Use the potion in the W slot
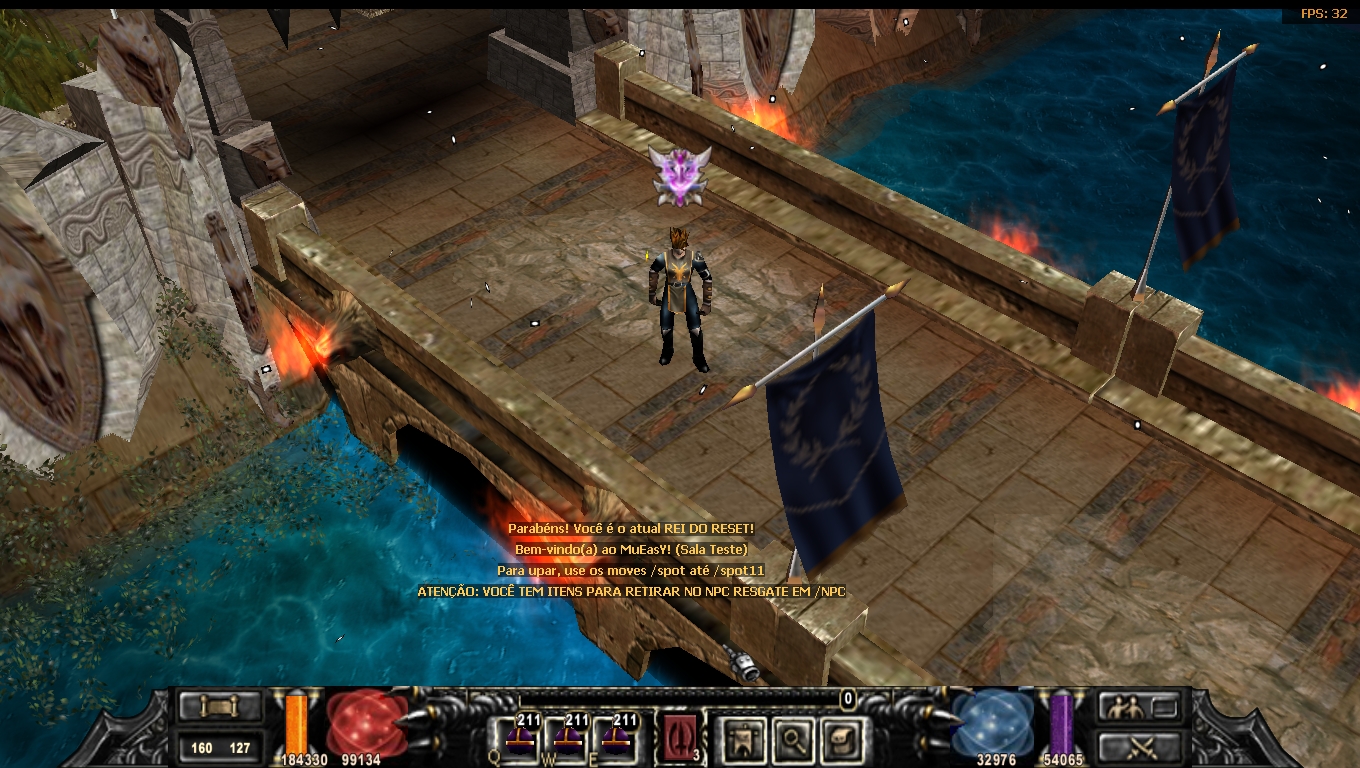The height and width of the screenshot is (768, 1360). (569, 739)
